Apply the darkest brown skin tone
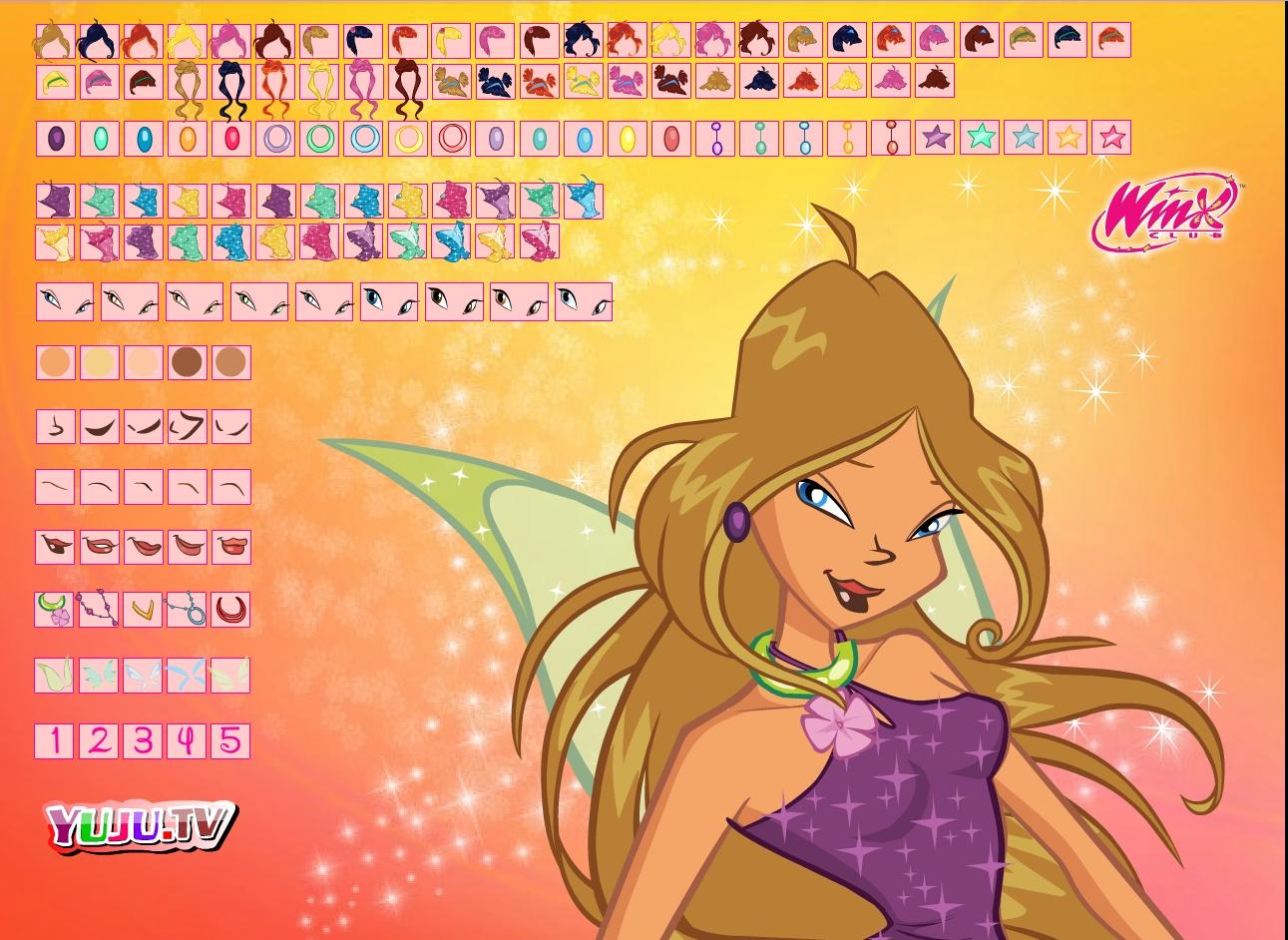Image resolution: width=1288 pixels, height=940 pixels. coord(187,362)
